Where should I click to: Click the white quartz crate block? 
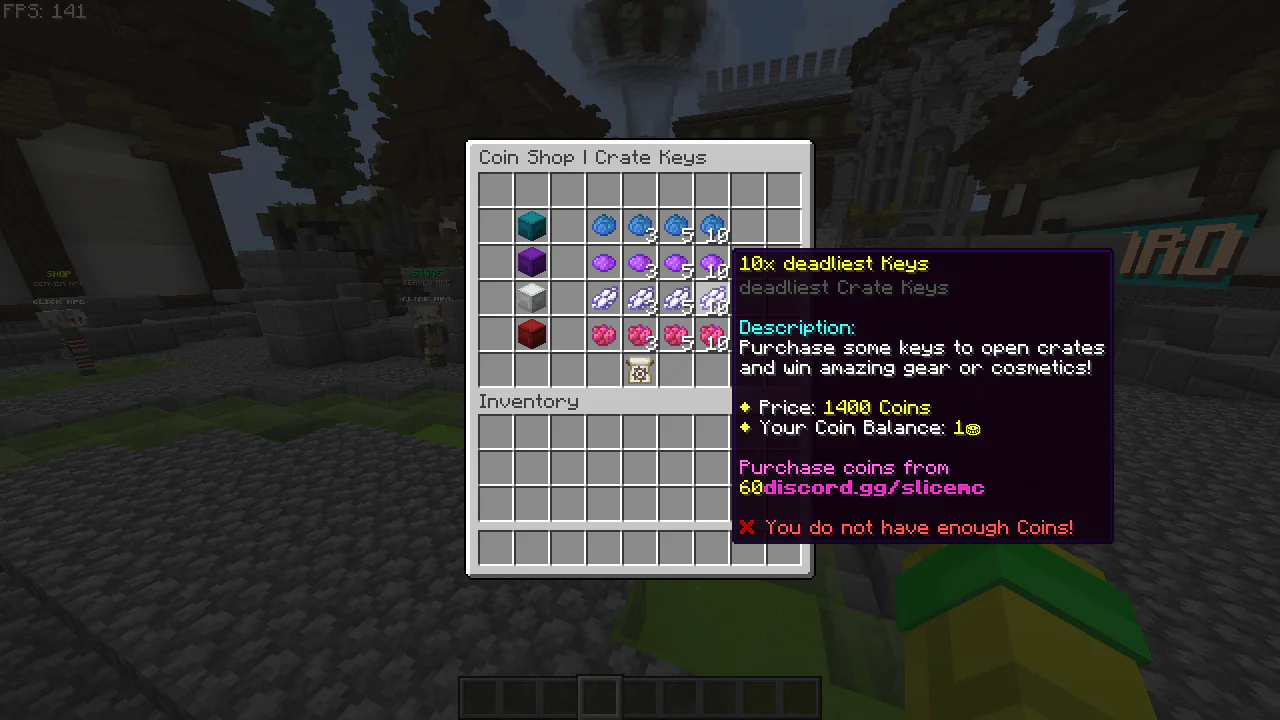(x=531, y=297)
